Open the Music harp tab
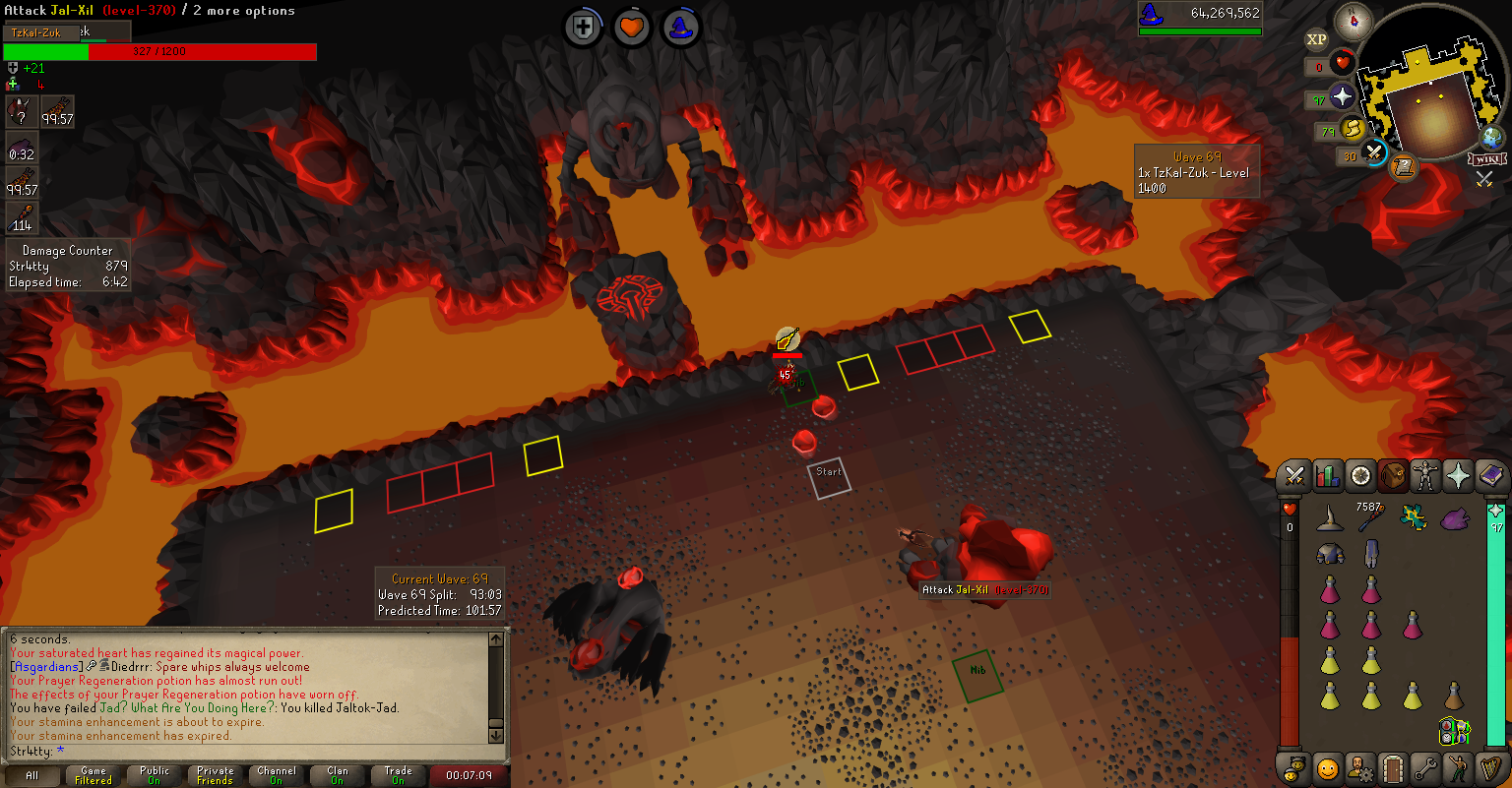The image size is (1512, 788). pyautogui.click(x=1490, y=766)
